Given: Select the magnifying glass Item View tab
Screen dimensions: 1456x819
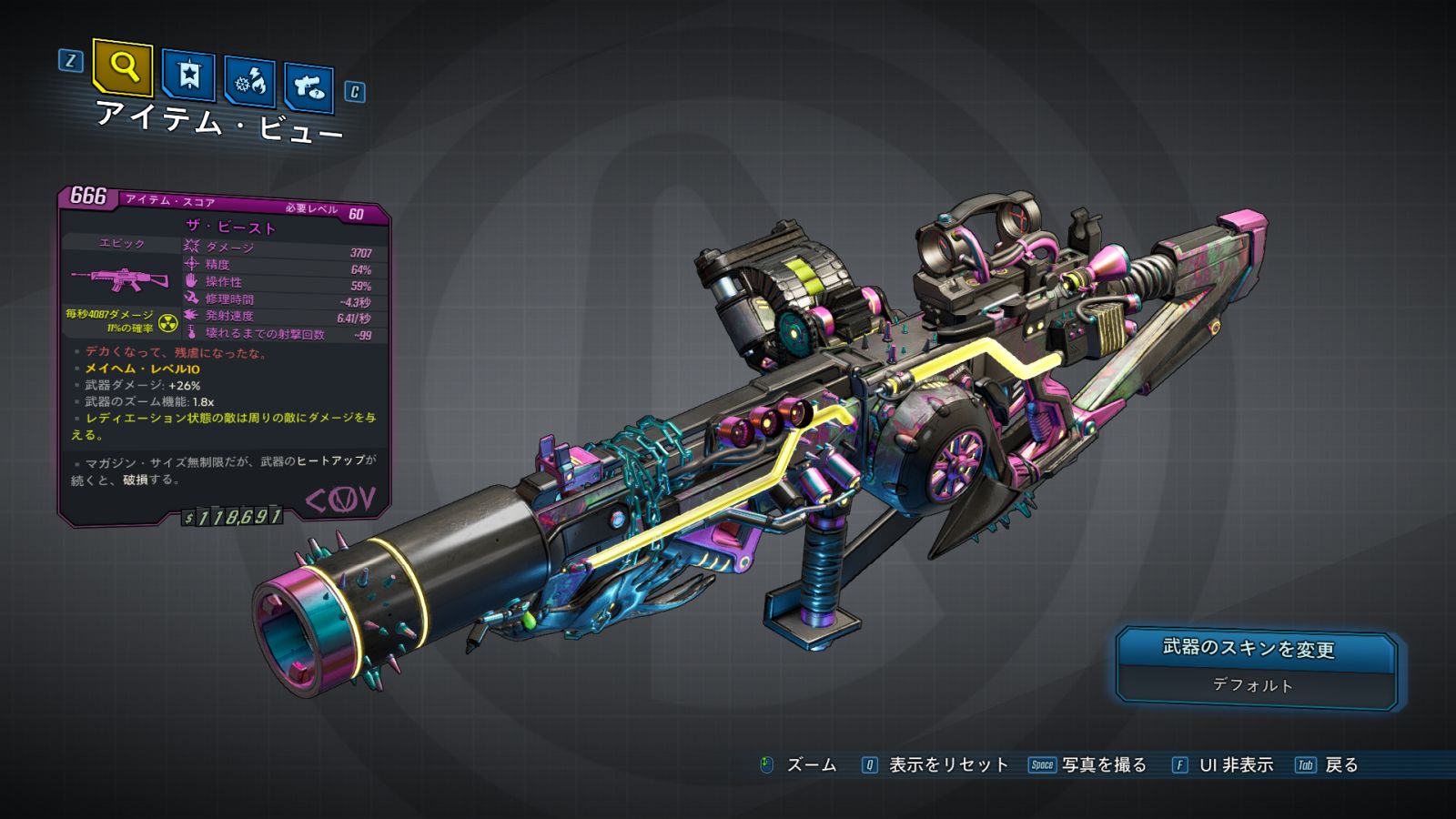Looking at the screenshot, I should click(123, 66).
